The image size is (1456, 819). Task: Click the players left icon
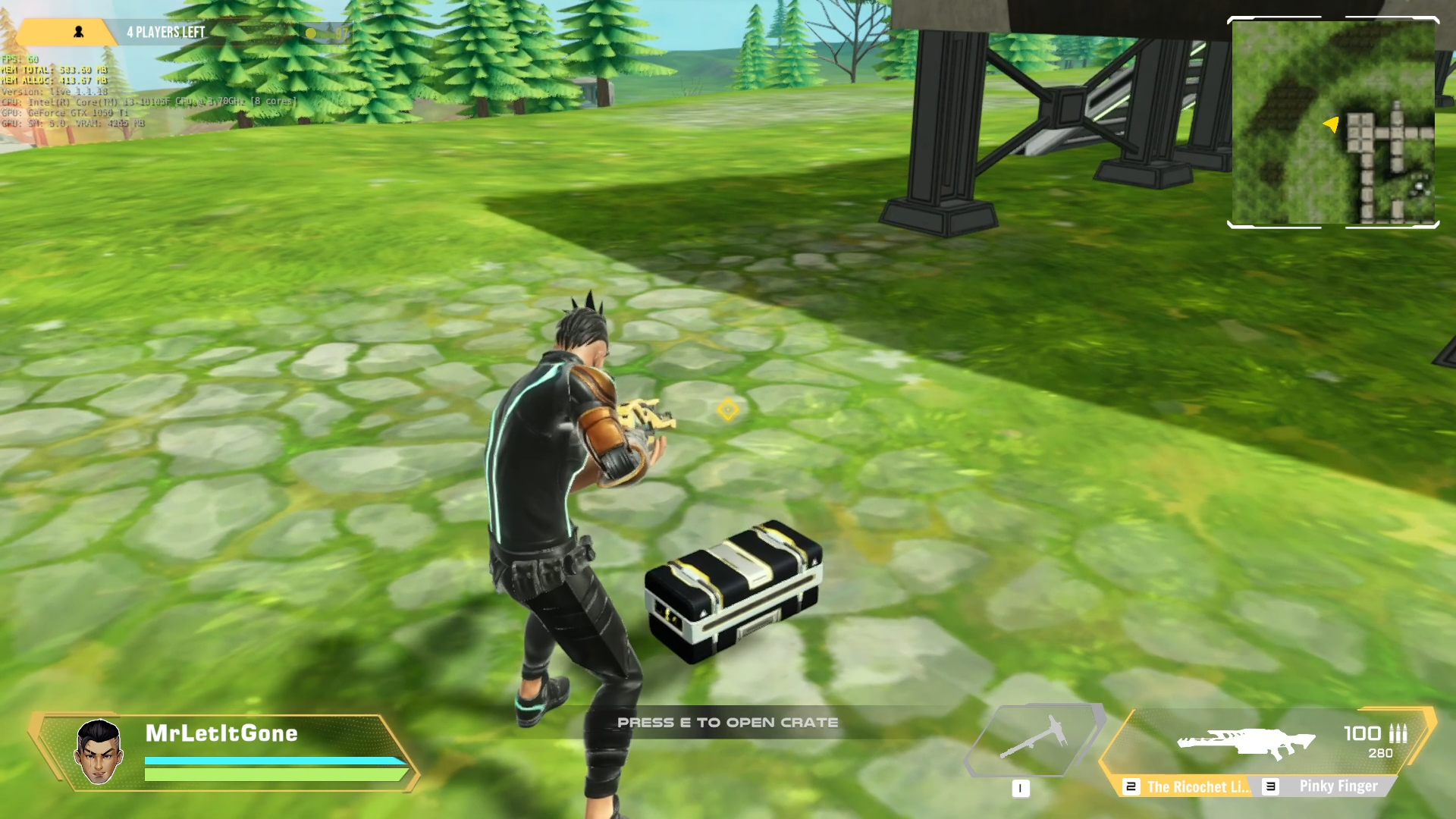click(x=78, y=32)
